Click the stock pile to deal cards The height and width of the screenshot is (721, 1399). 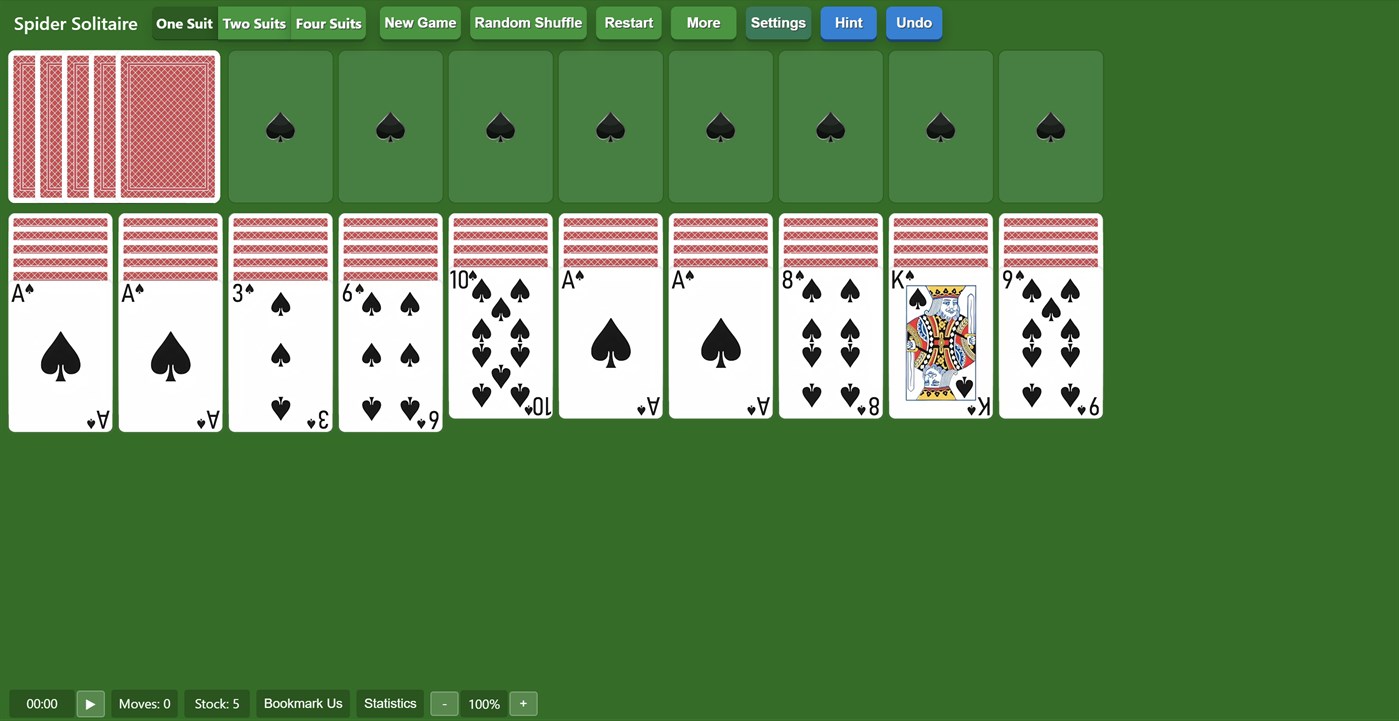(x=113, y=126)
